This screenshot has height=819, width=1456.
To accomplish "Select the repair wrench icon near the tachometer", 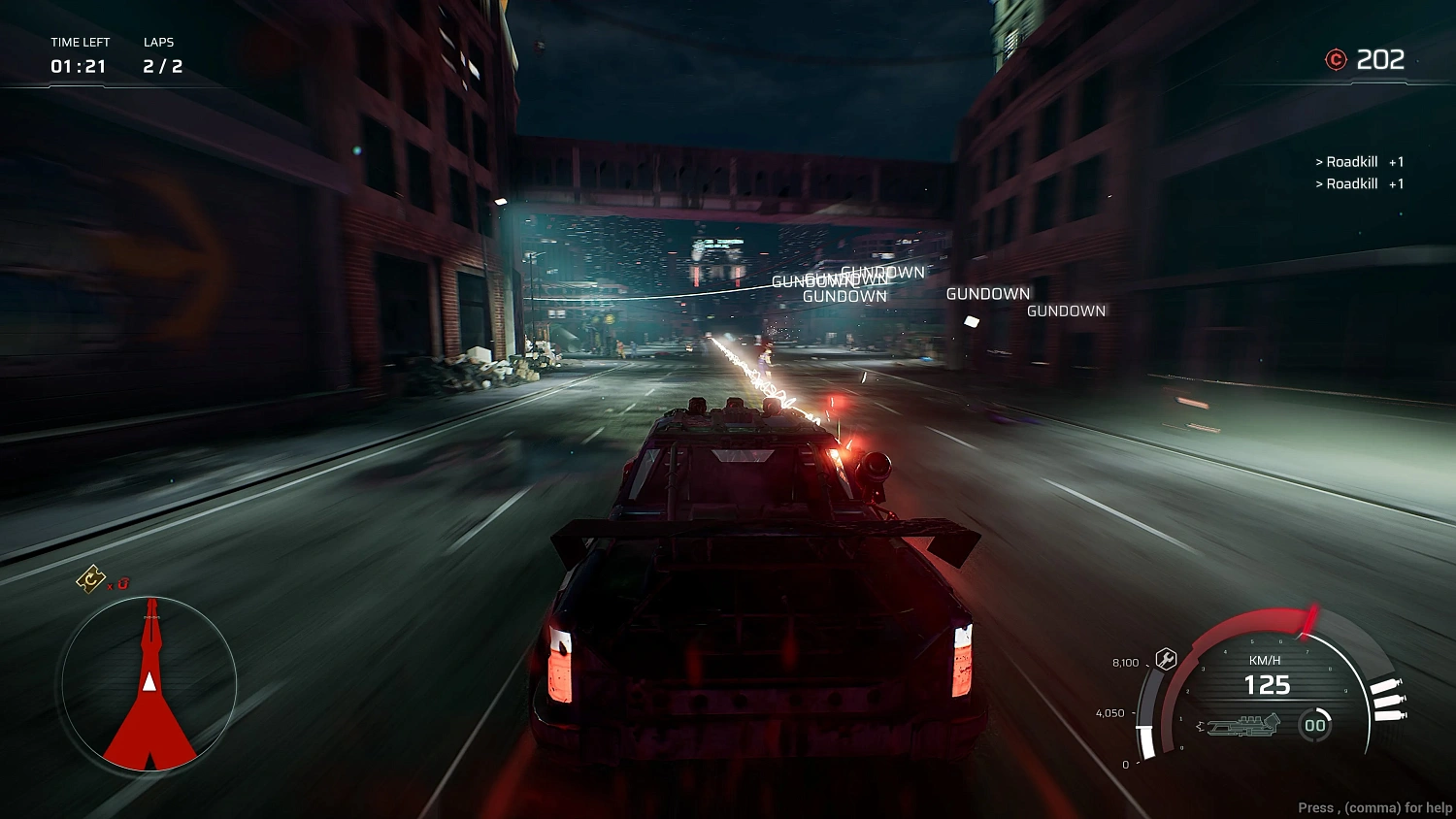I will (x=1166, y=658).
